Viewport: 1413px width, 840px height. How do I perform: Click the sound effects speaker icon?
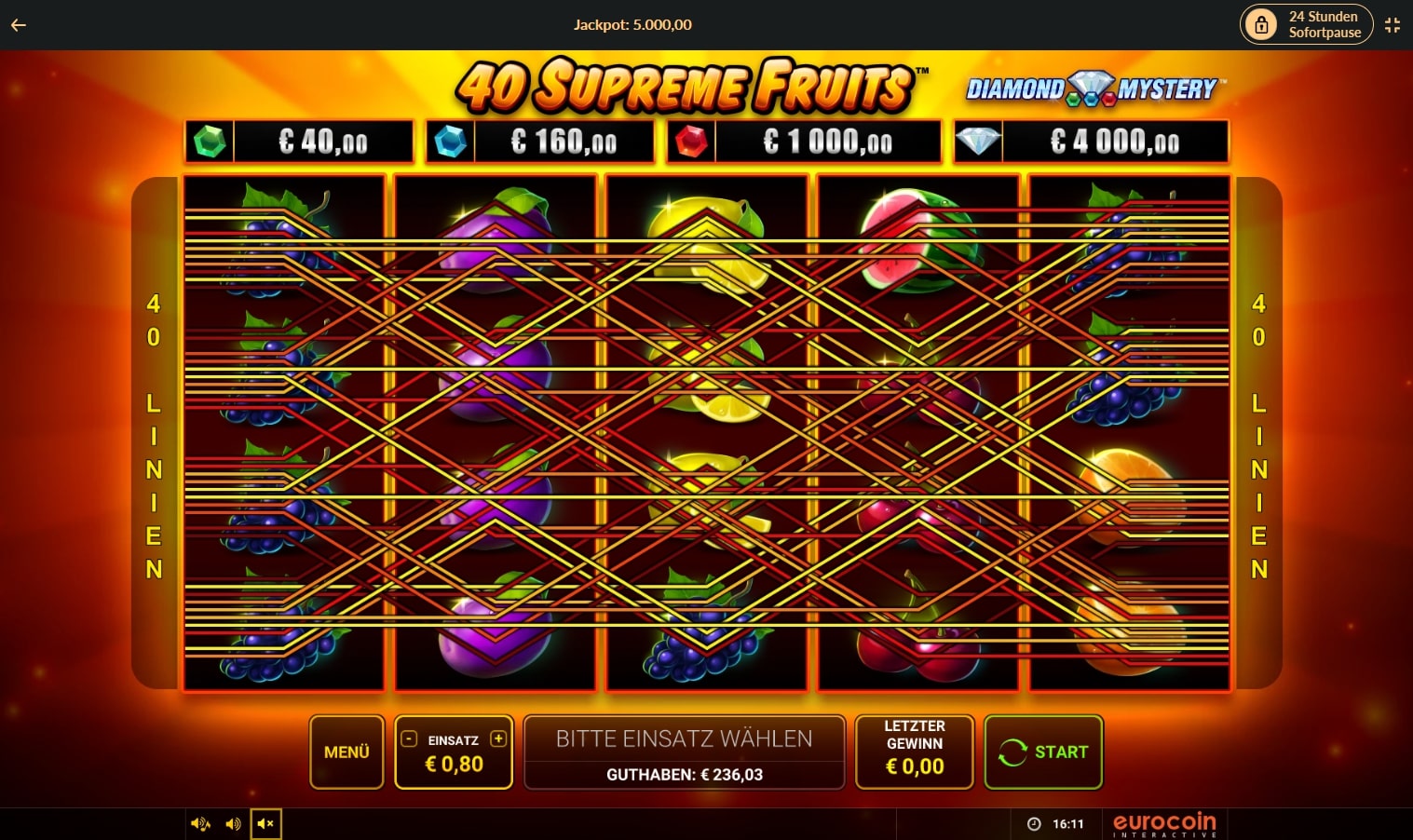pos(233,823)
